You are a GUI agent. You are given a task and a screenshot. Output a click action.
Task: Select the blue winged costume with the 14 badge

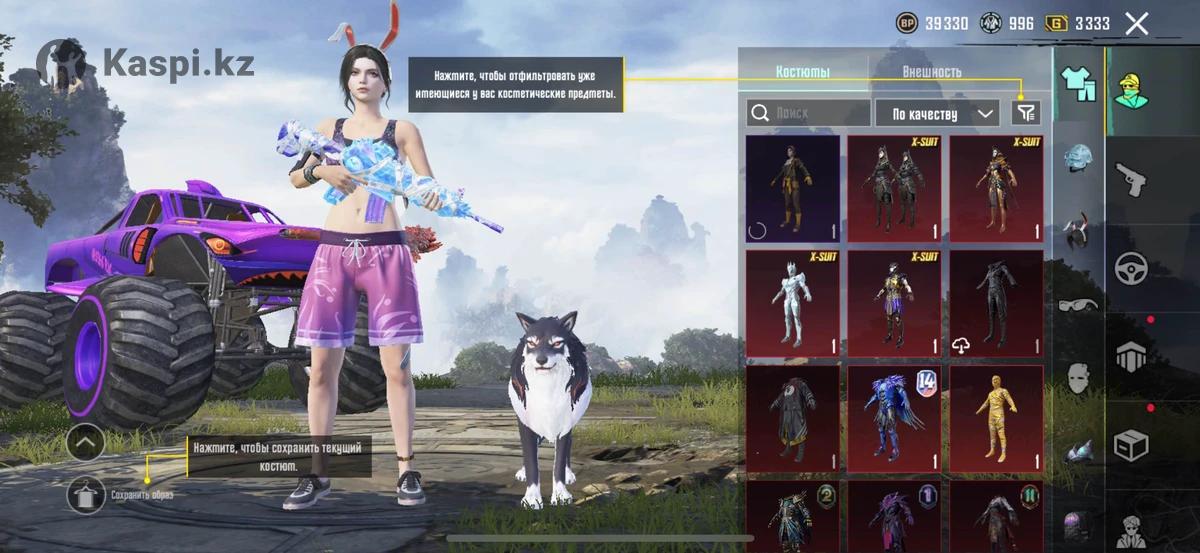894,418
